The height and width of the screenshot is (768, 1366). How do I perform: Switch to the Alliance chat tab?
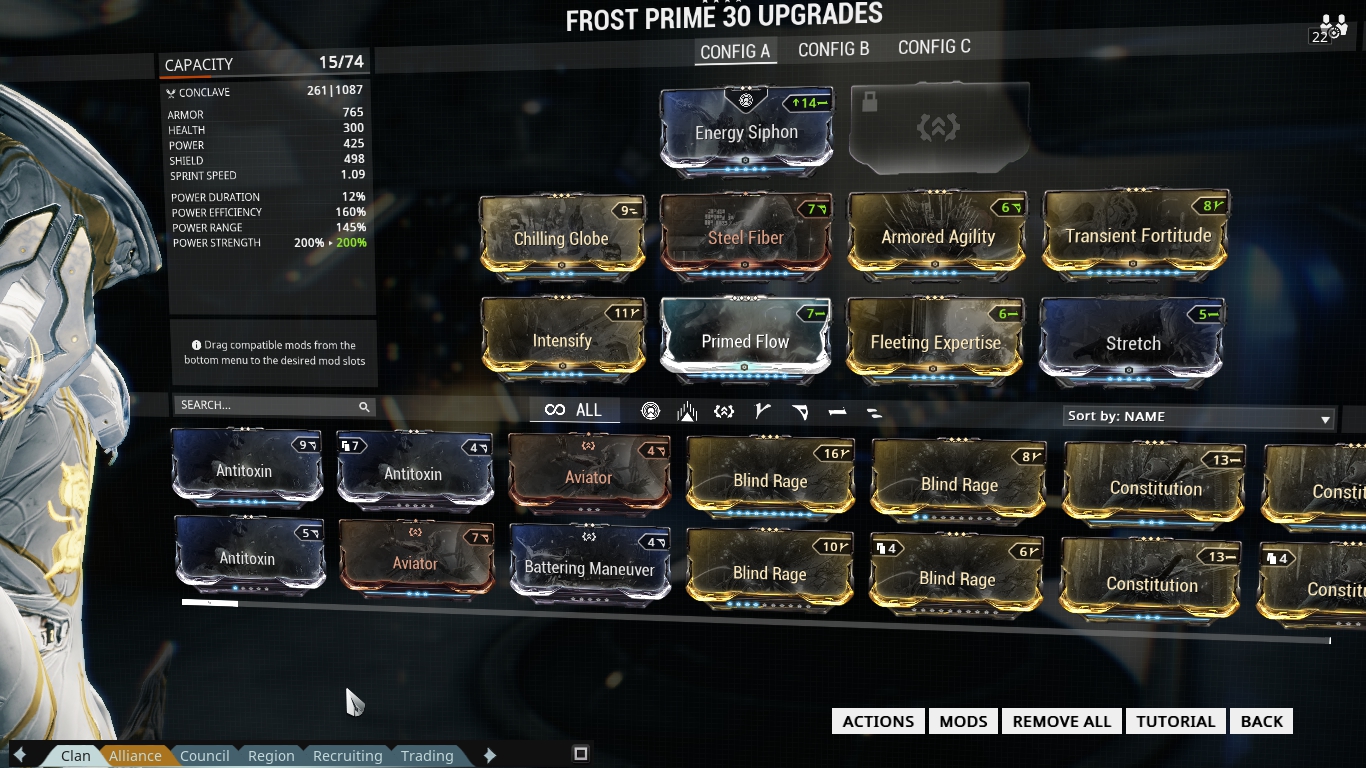tap(135, 755)
